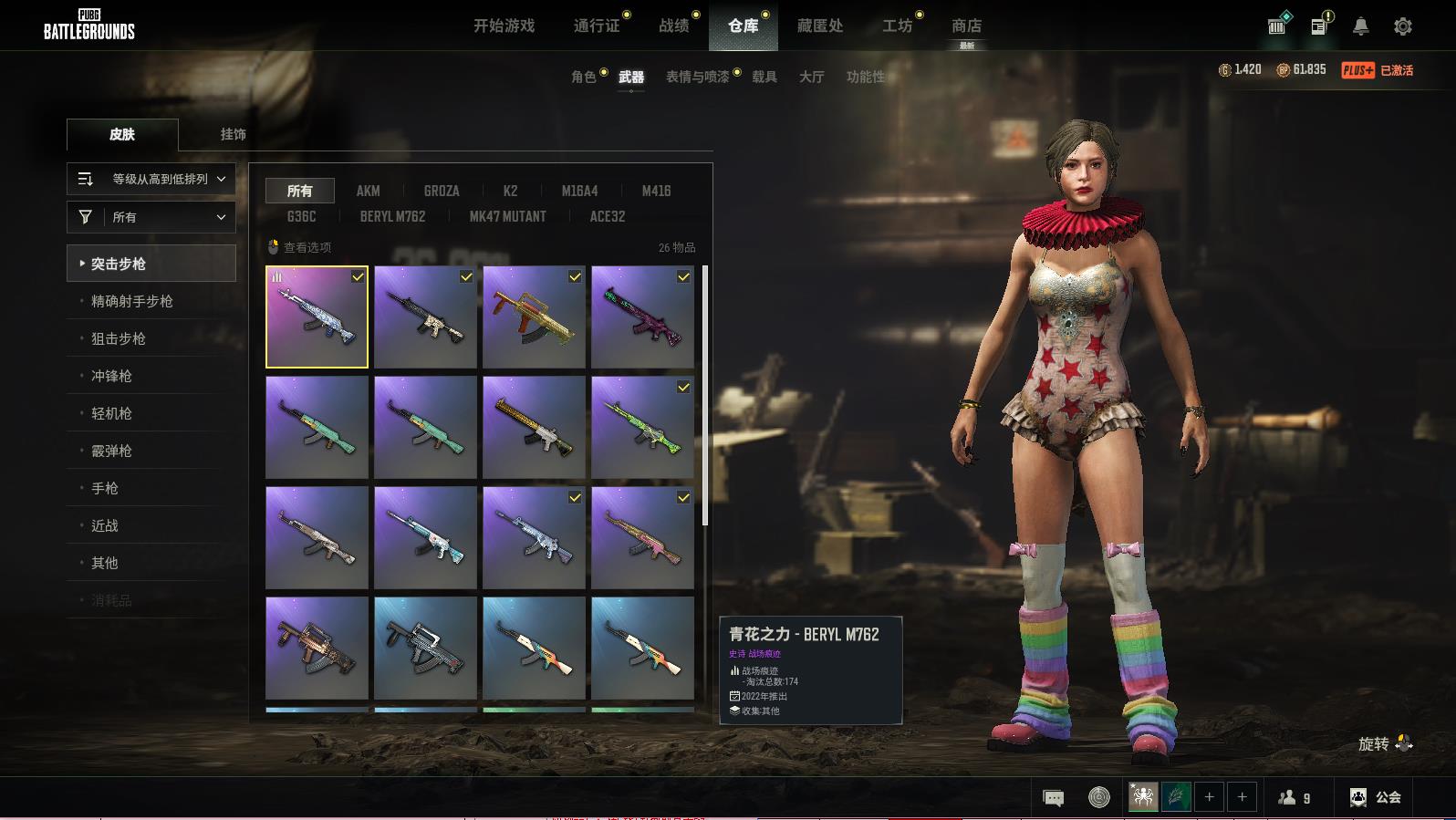Switch to the 挂饰 charms tab

233,134
